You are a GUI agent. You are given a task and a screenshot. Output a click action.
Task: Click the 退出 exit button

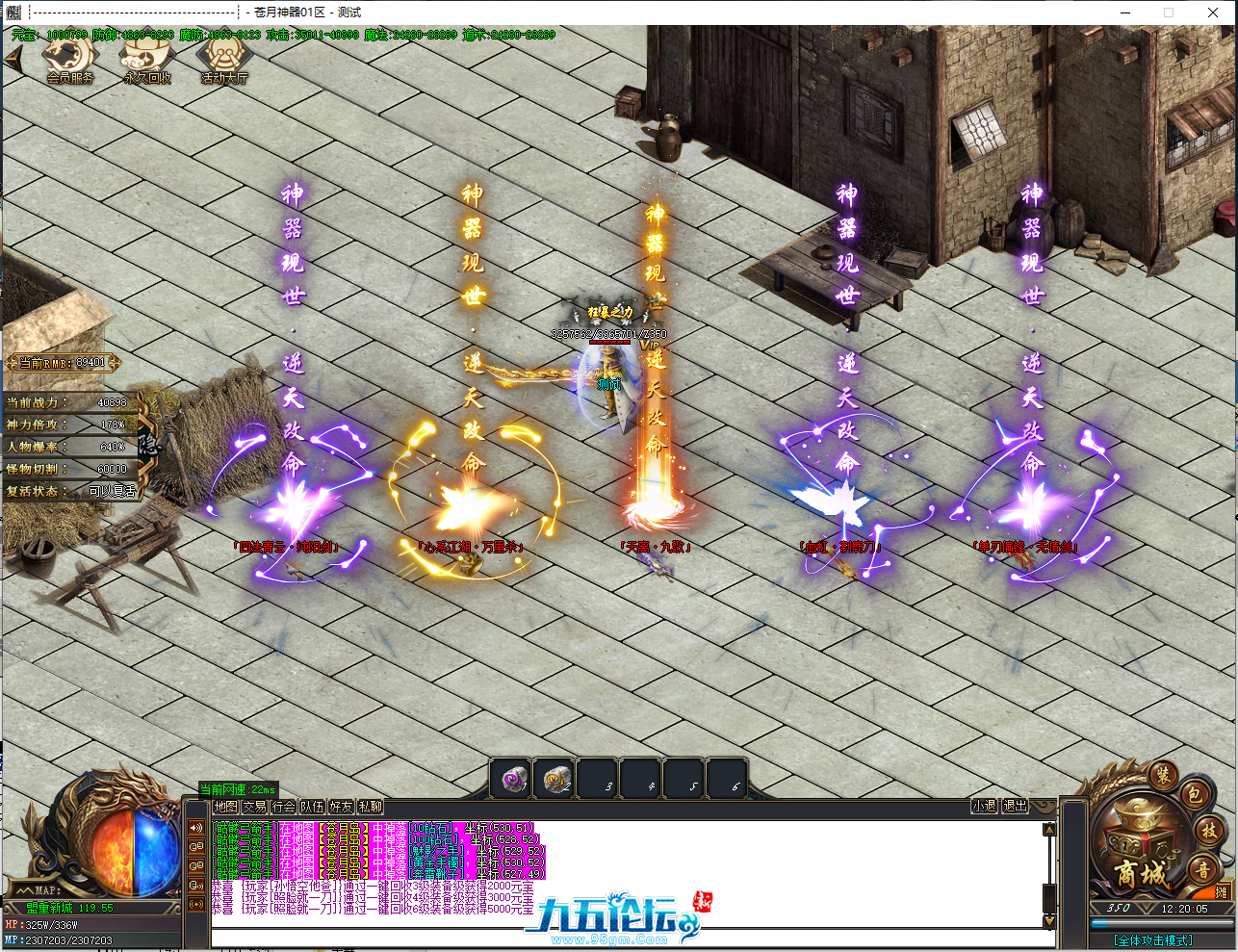tap(1015, 806)
